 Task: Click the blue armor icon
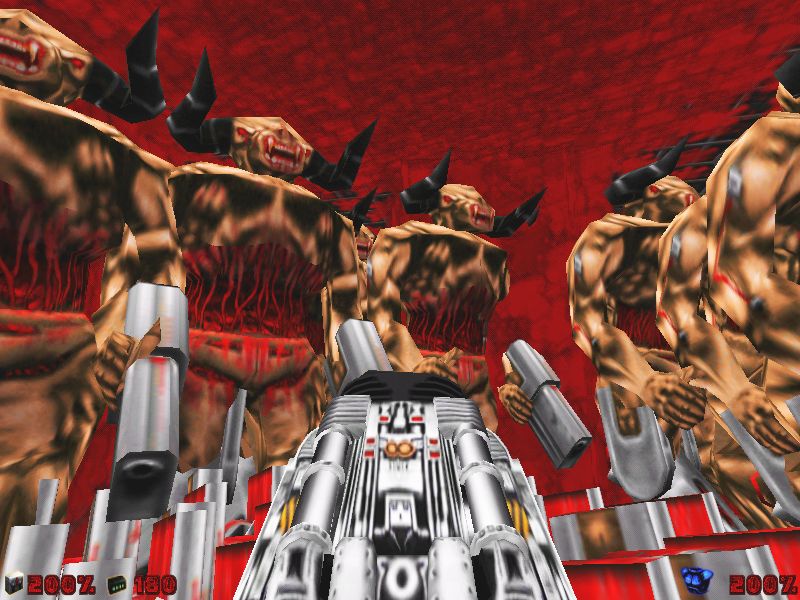(692, 579)
